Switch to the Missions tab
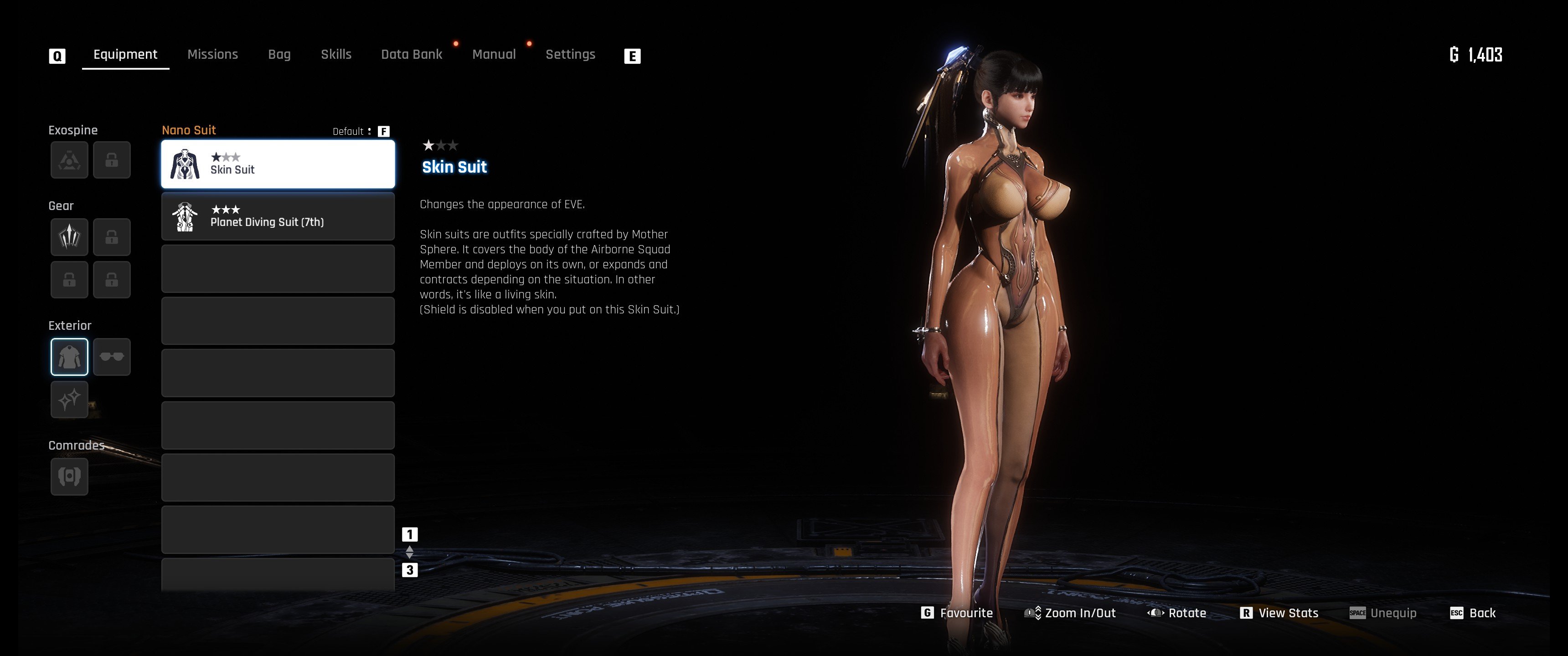 click(x=212, y=55)
